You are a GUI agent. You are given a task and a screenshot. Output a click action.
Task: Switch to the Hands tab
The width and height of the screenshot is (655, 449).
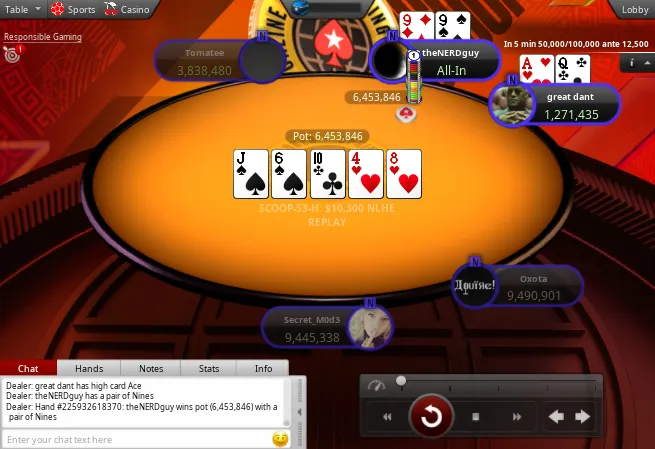[x=89, y=368]
